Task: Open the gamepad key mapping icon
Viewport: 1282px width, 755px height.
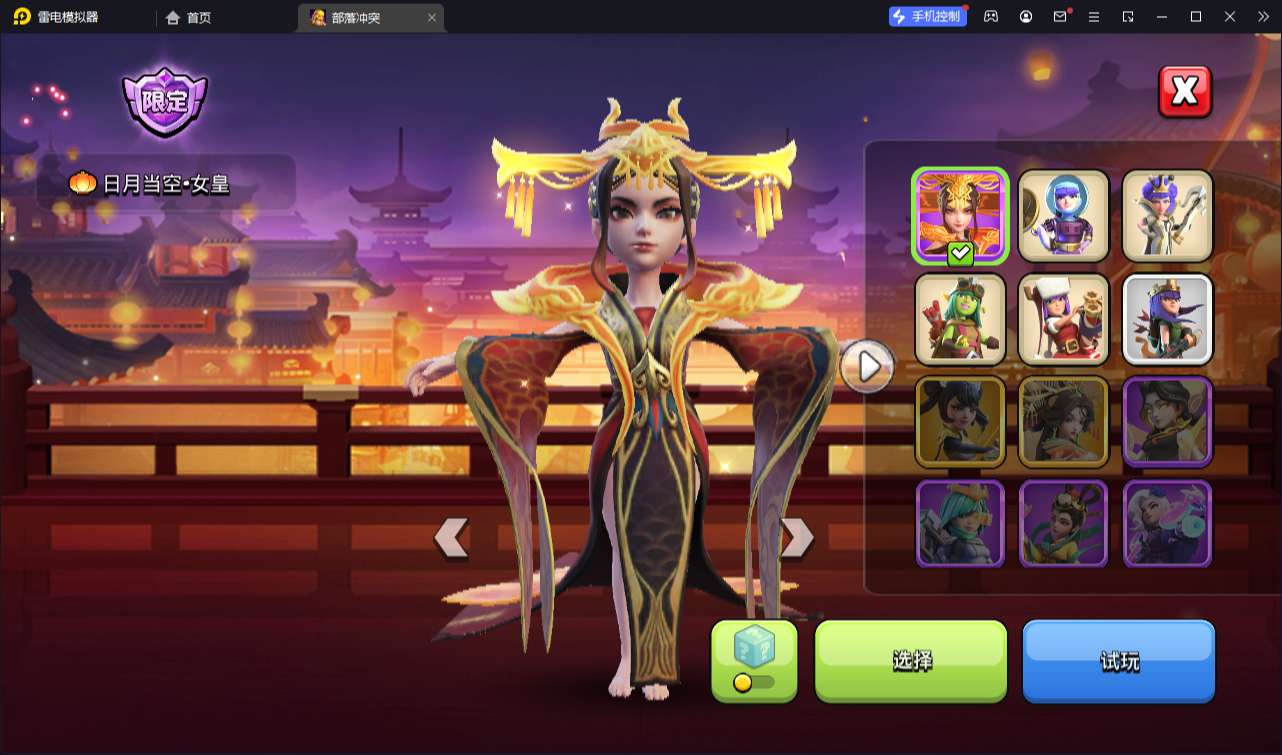Action: point(989,16)
